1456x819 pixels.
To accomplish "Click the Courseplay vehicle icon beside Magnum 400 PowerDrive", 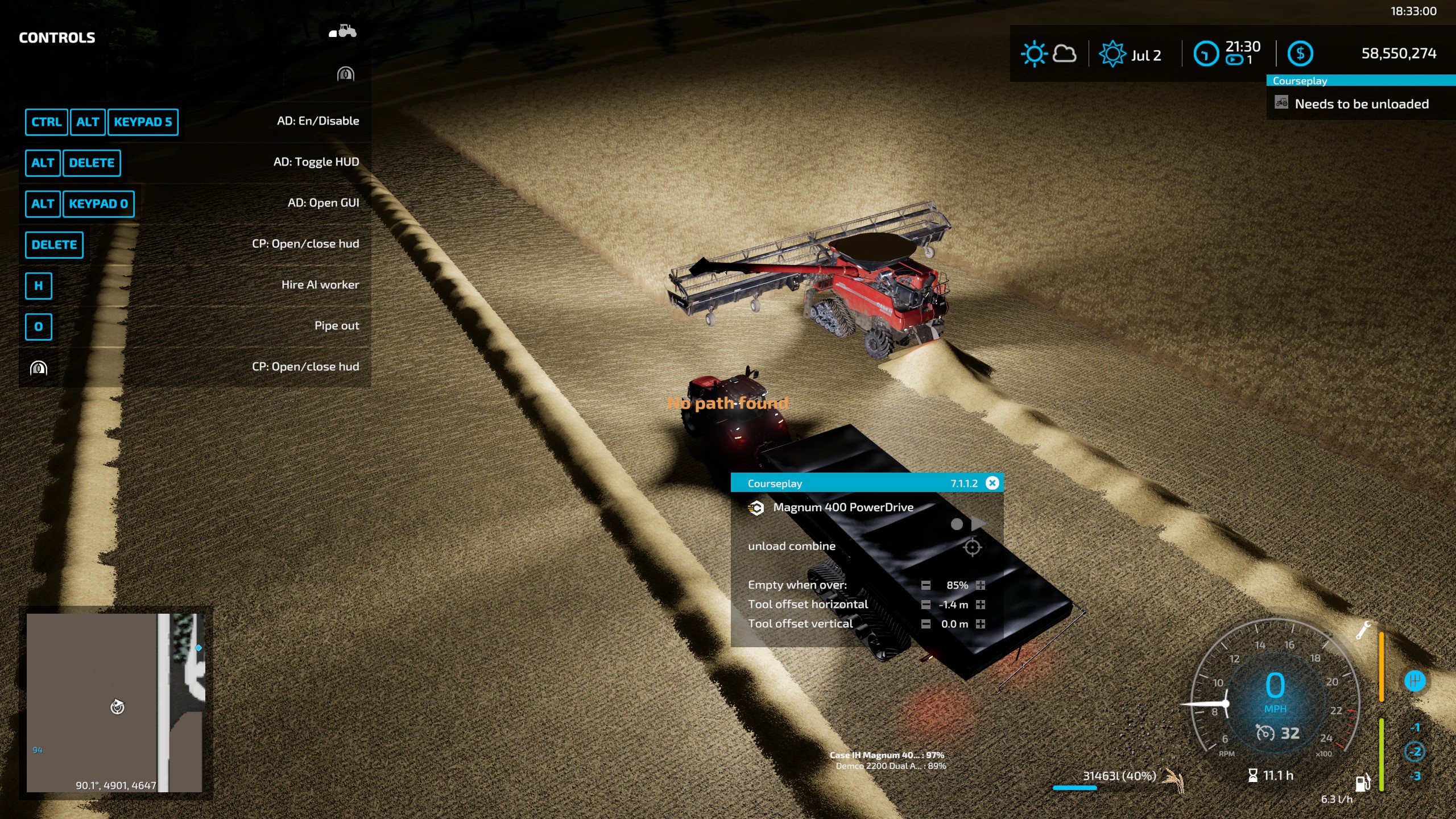I will tap(756, 508).
